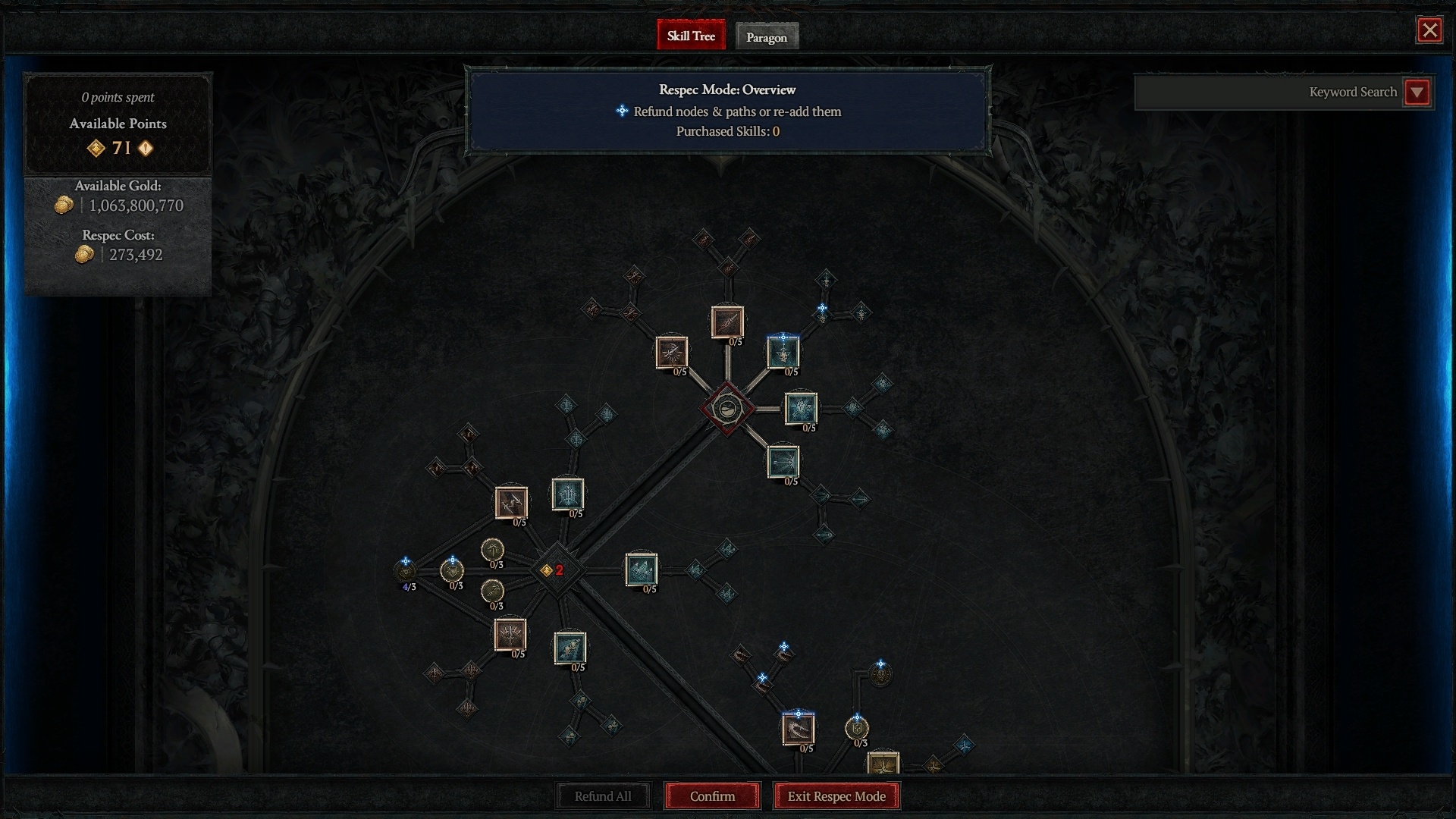Switch to the Paragon tab
This screenshot has width=1456, height=819.
coord(767,36)
